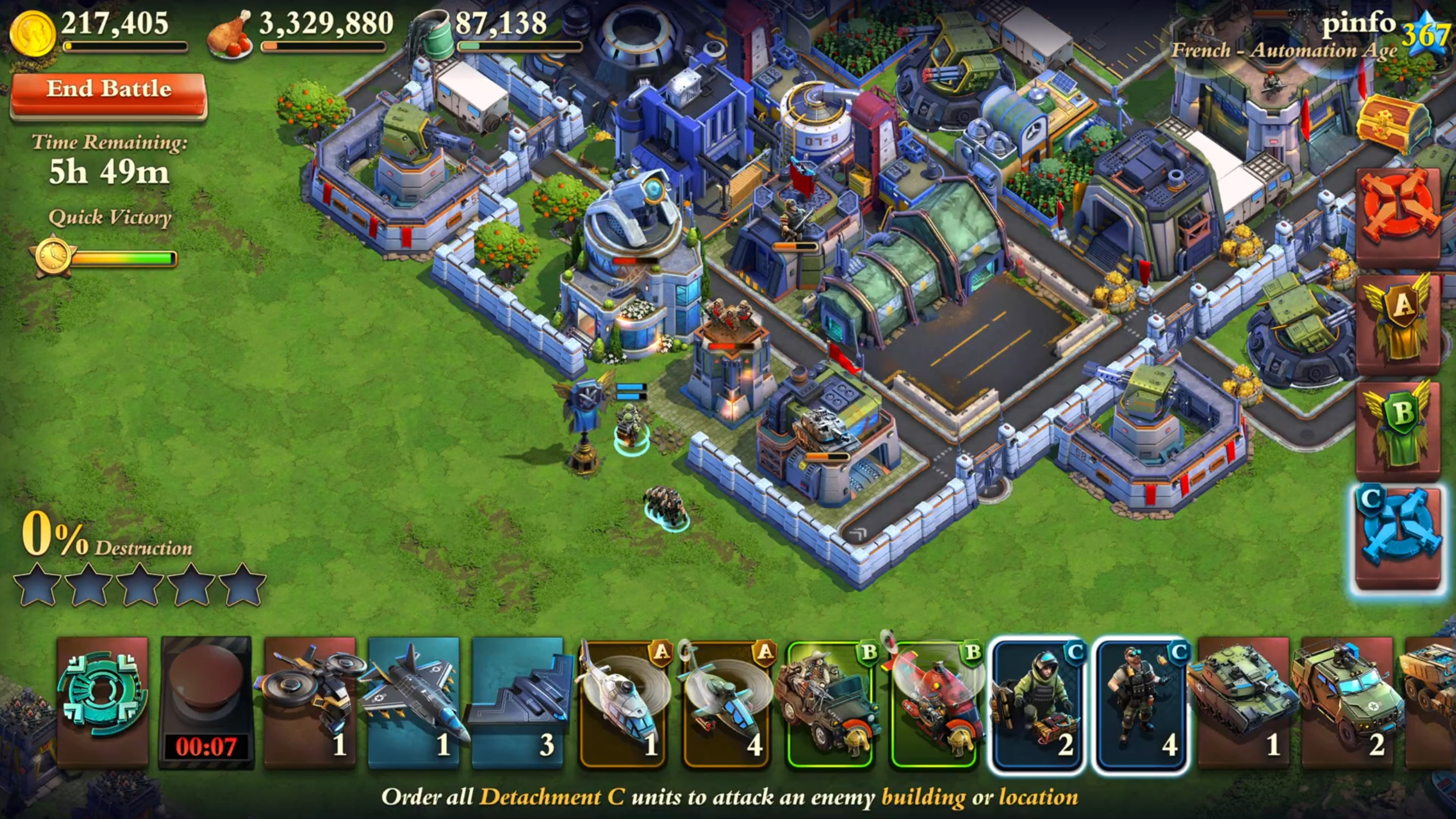1456x819 pixels.
Task: Click the red countdown button card
Action: (206, 701)
